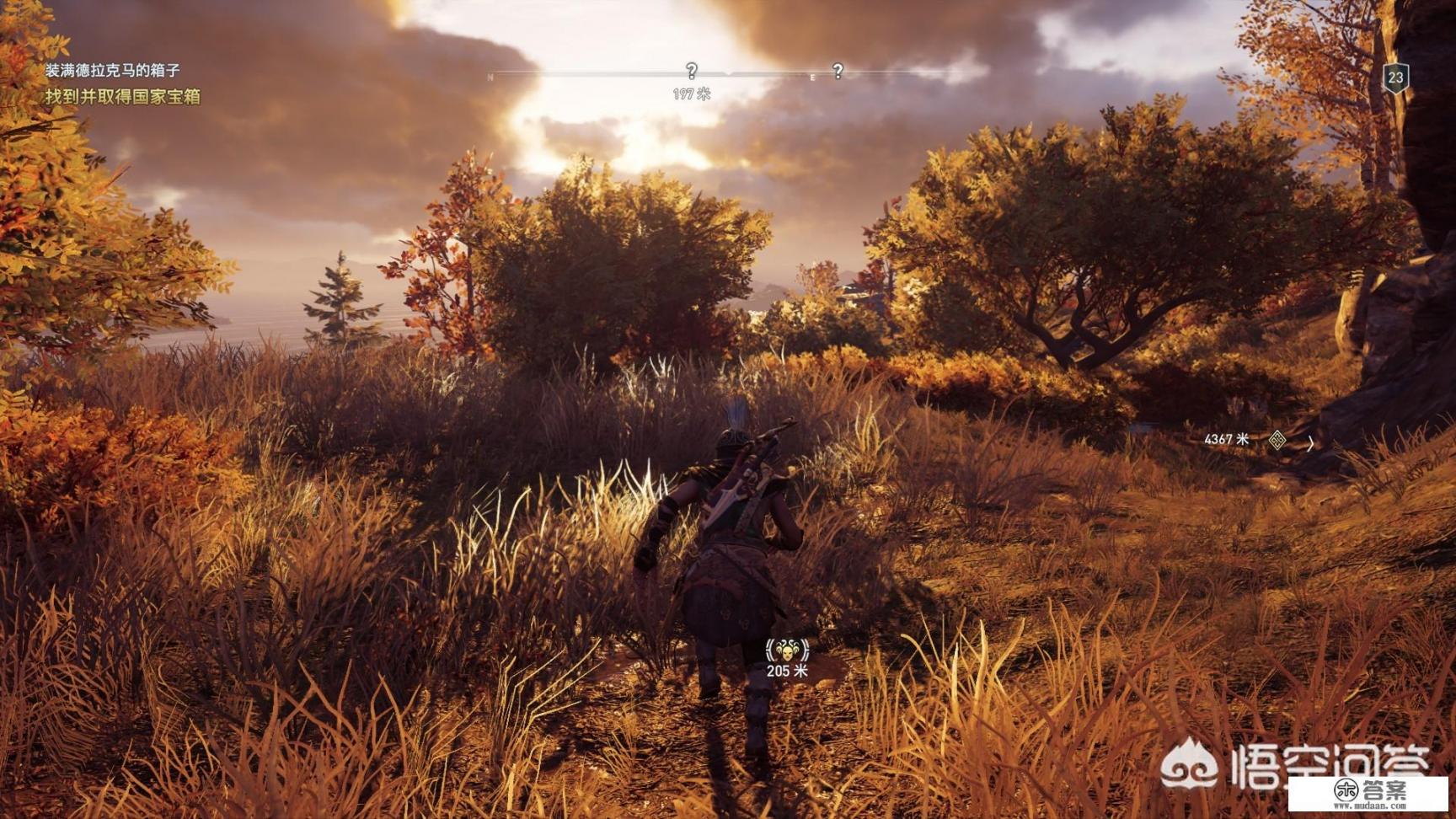Select the diamond waypoint marker at 4367 米
The height and width of the screenshot is (819, 1456).
[x=1277, y=440]
